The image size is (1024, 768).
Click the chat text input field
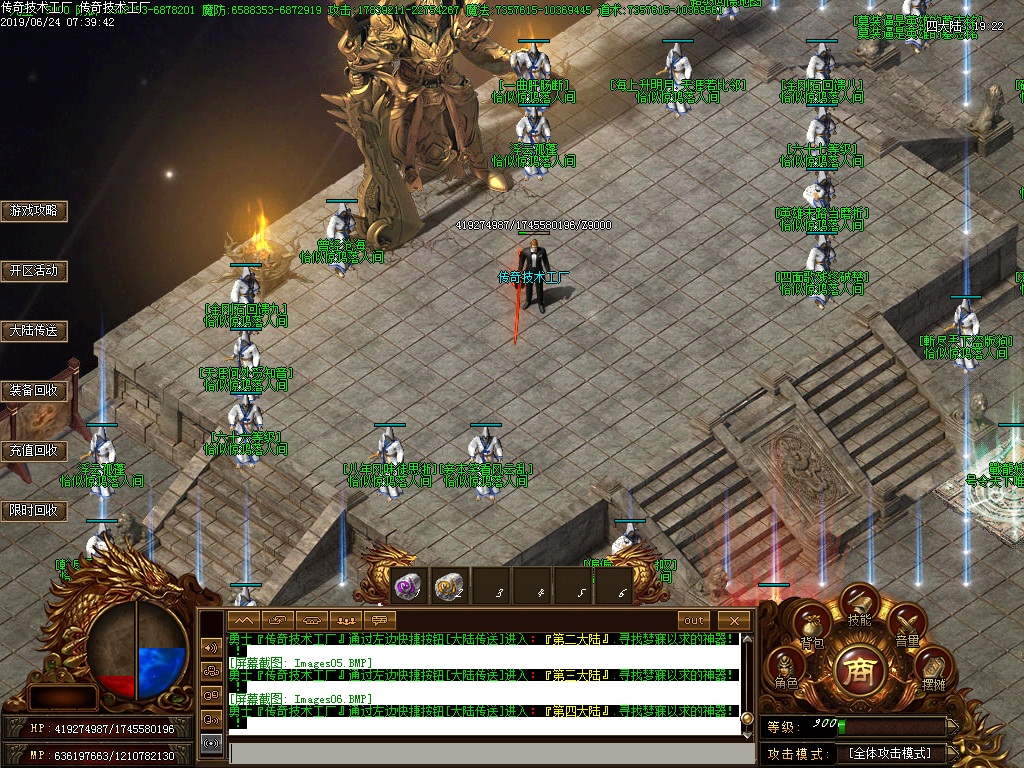pos(490,753)
